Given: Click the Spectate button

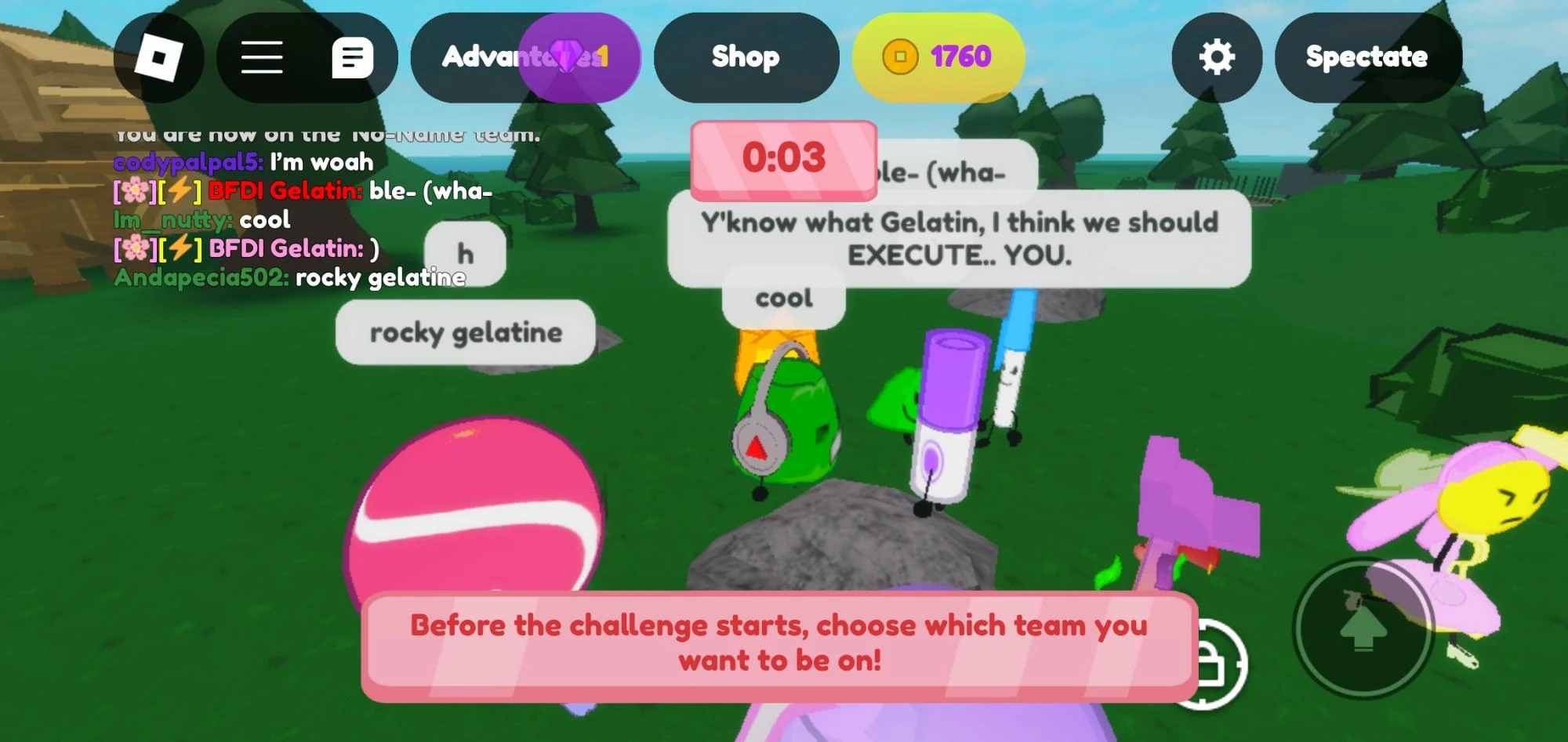Looking at the screenshot, I should point(1367,56).
